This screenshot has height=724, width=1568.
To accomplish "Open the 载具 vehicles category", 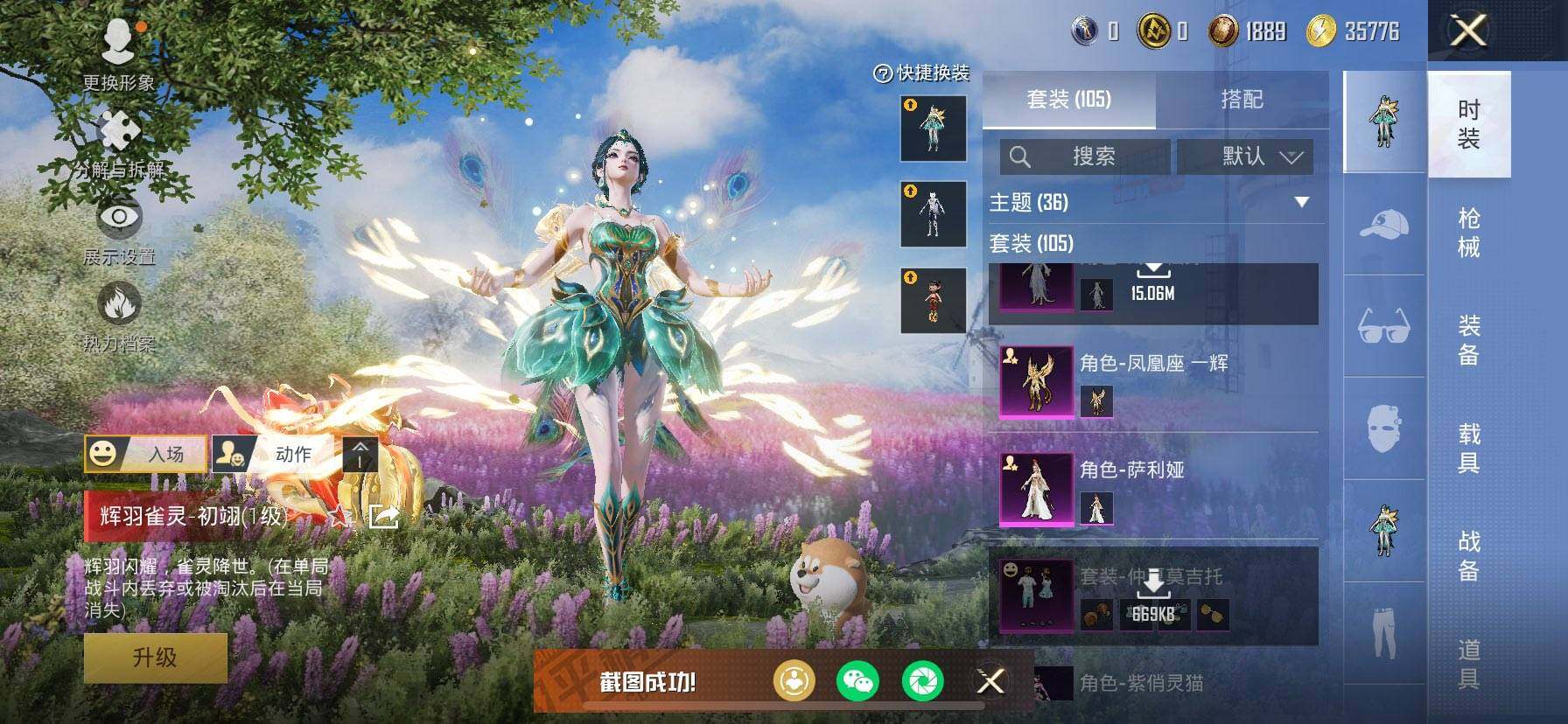I will click(x=1469, y=448).
